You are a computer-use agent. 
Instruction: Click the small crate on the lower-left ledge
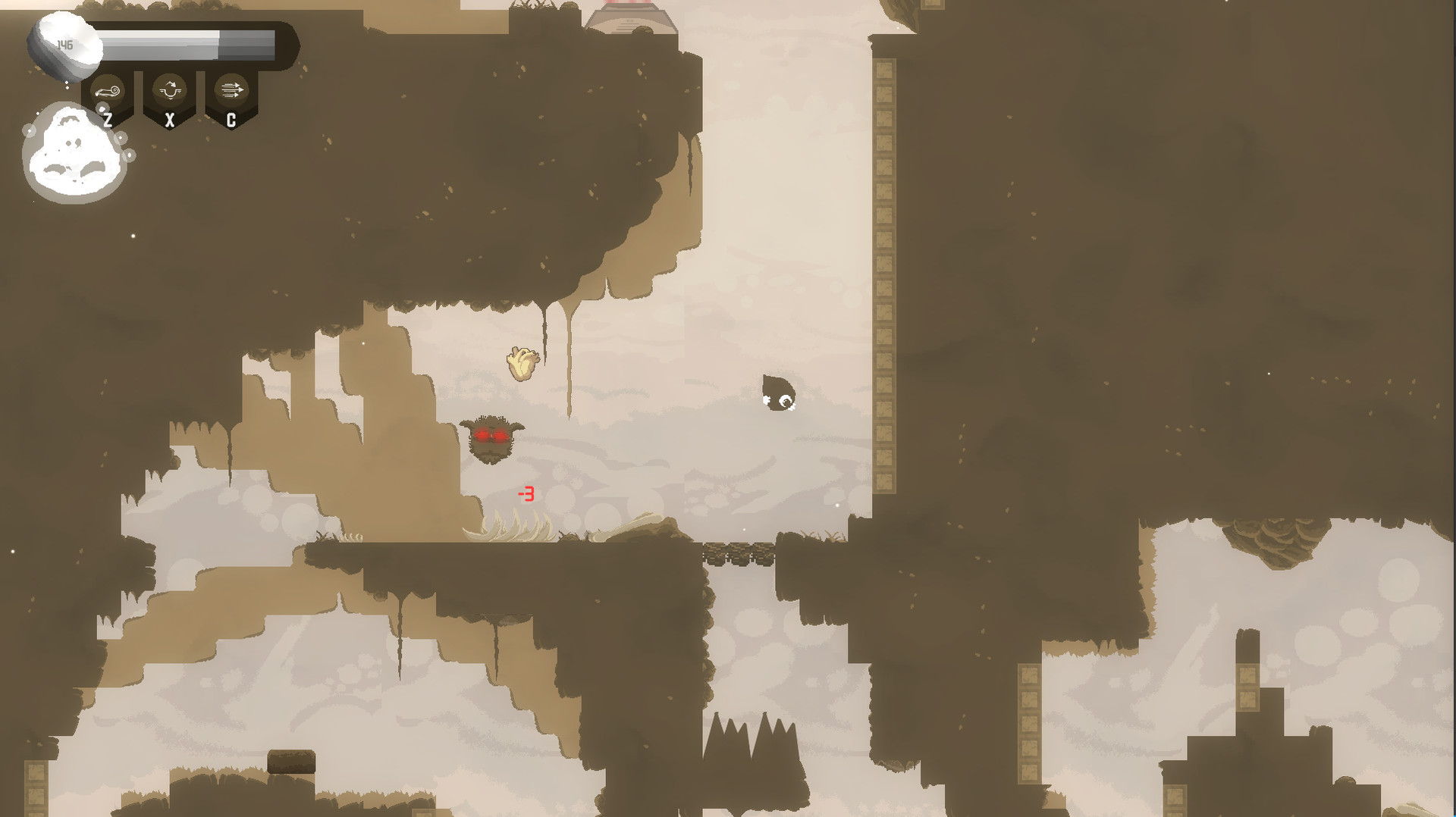pyautogui.click(x=290, y=762)
